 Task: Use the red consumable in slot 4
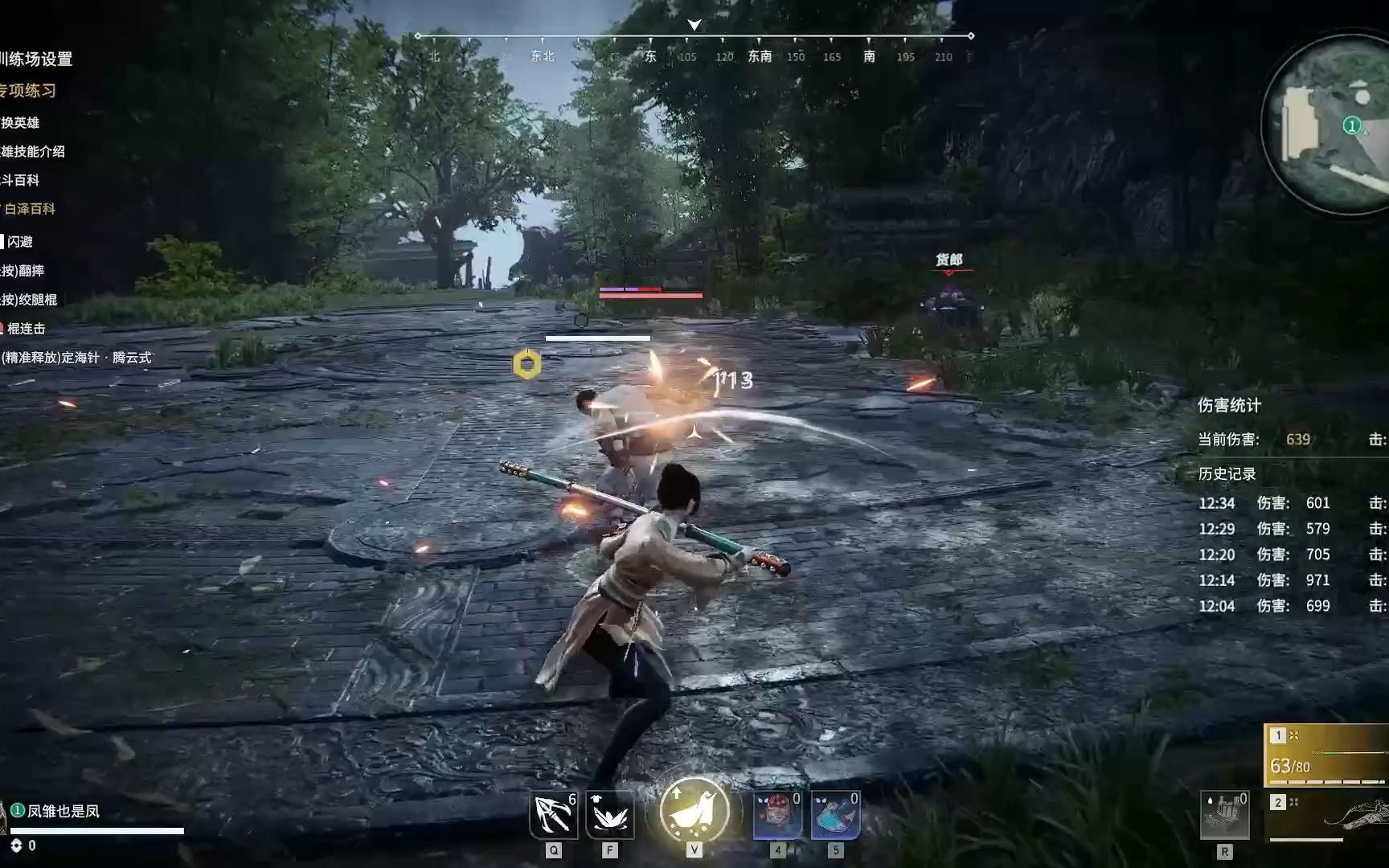777,815
